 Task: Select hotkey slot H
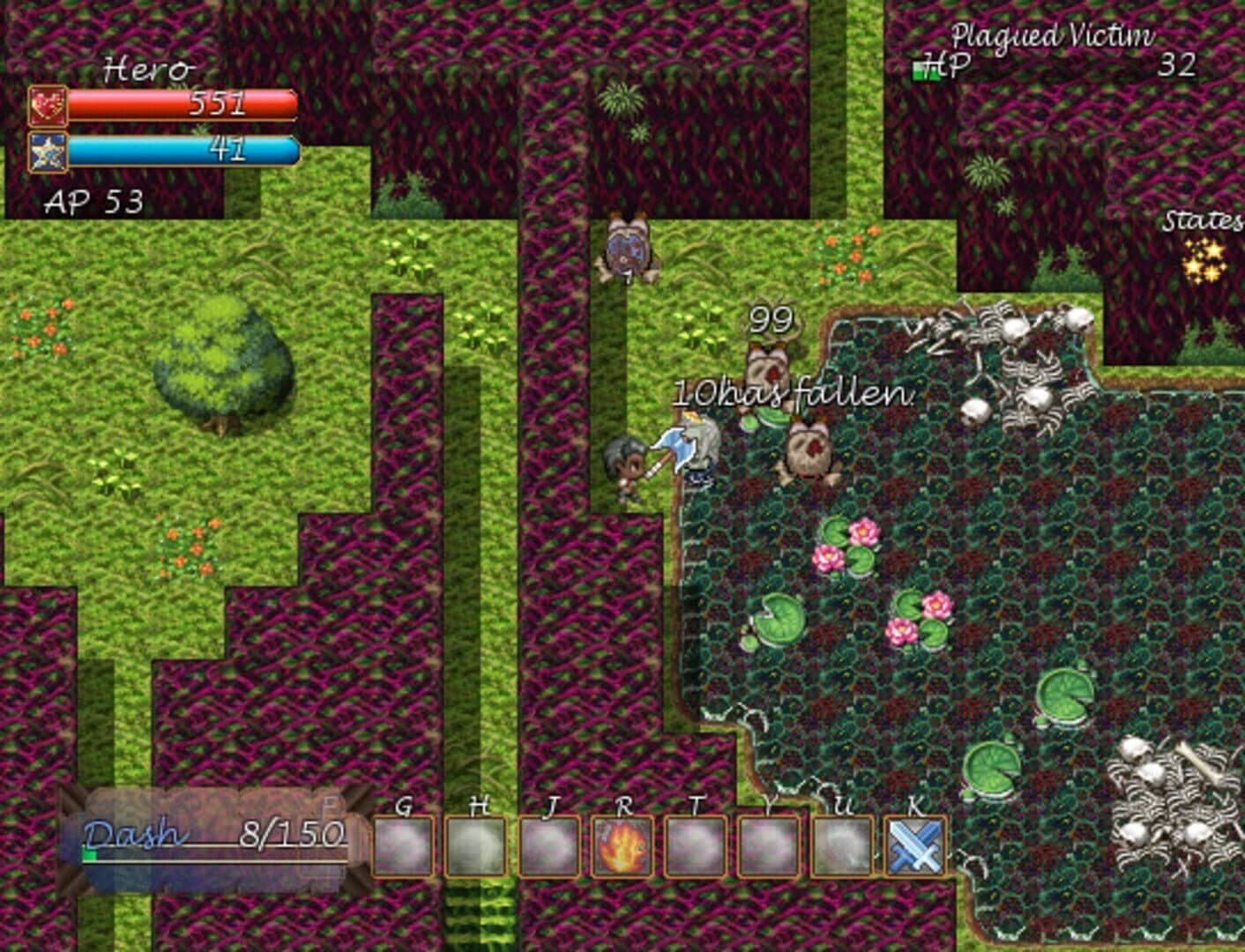pos(477,844)
